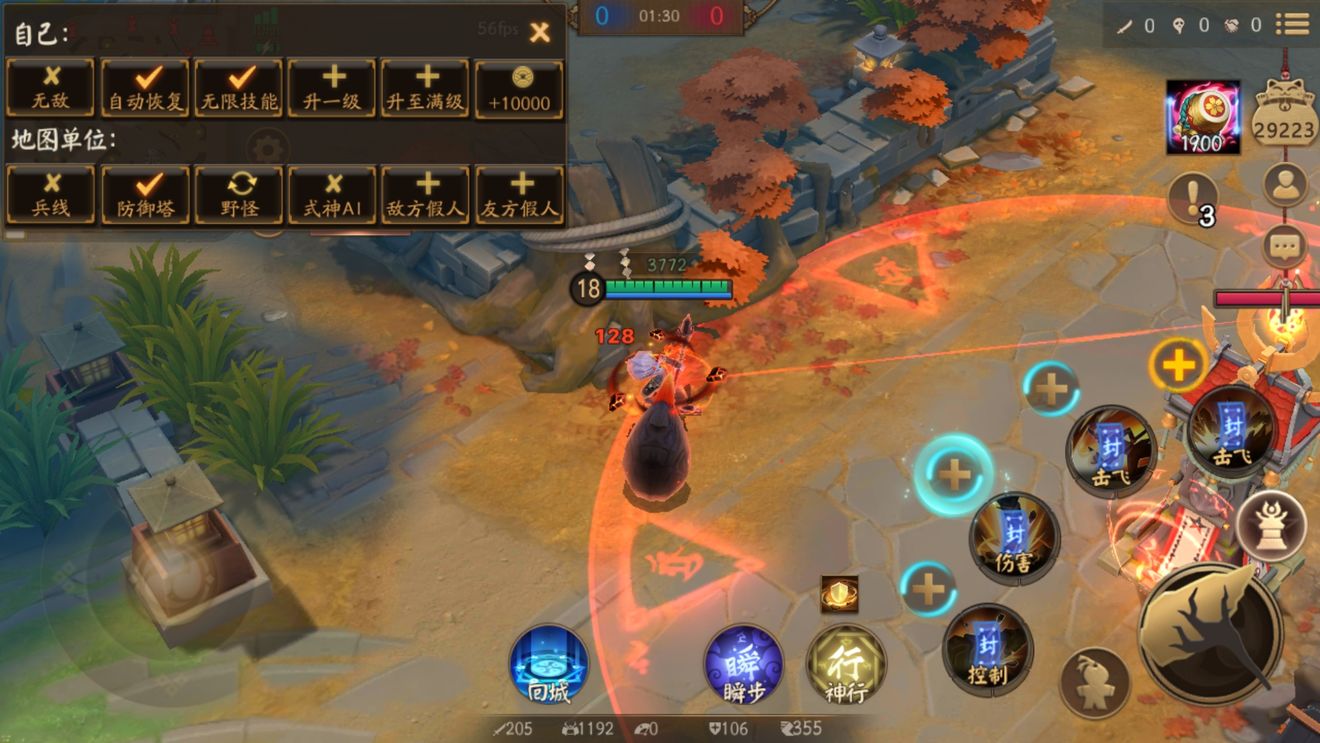
Task: Refresh 野怪 jungle monsters
Action: point(239,194)
